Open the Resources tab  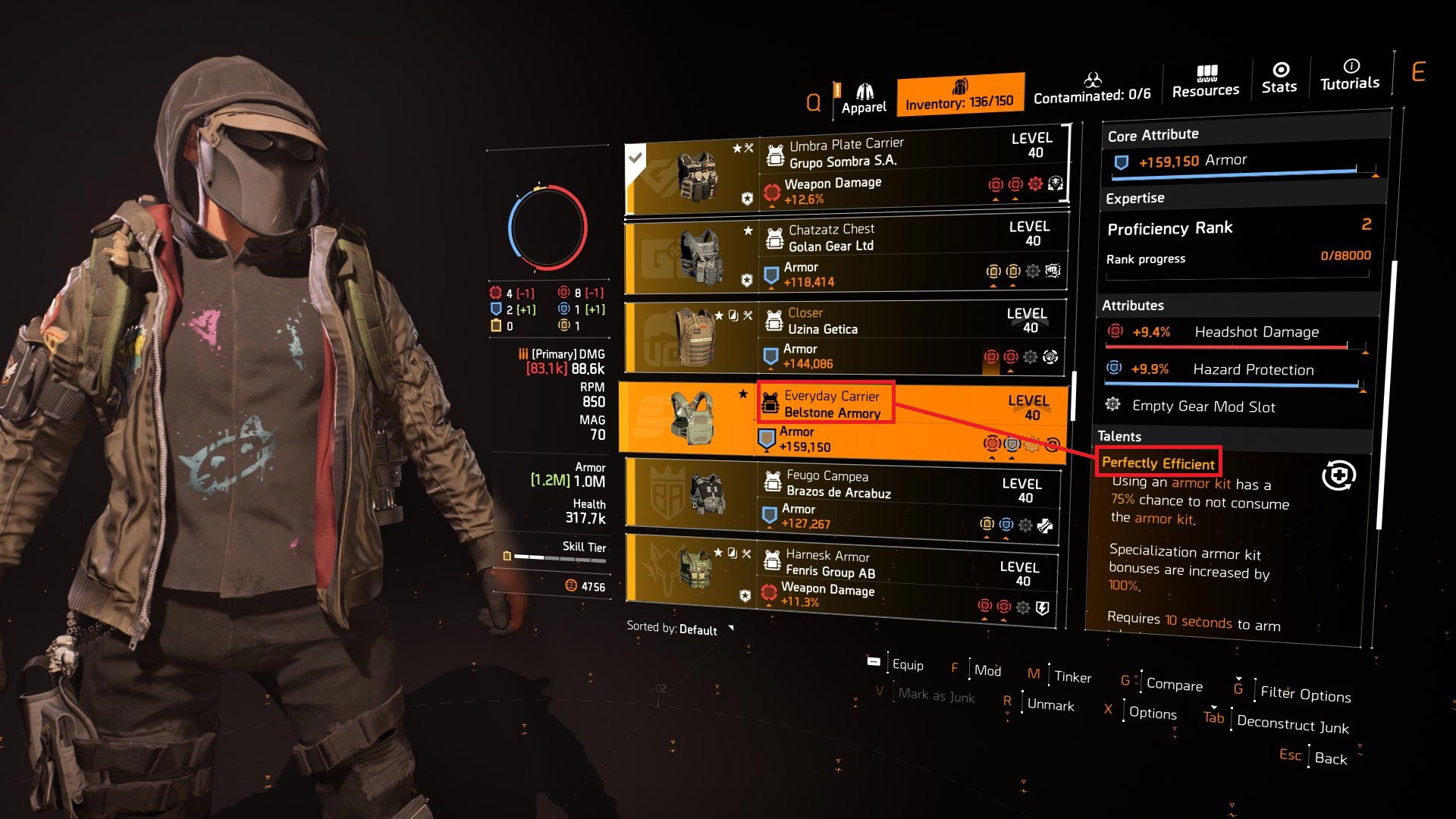[1205, 82]
